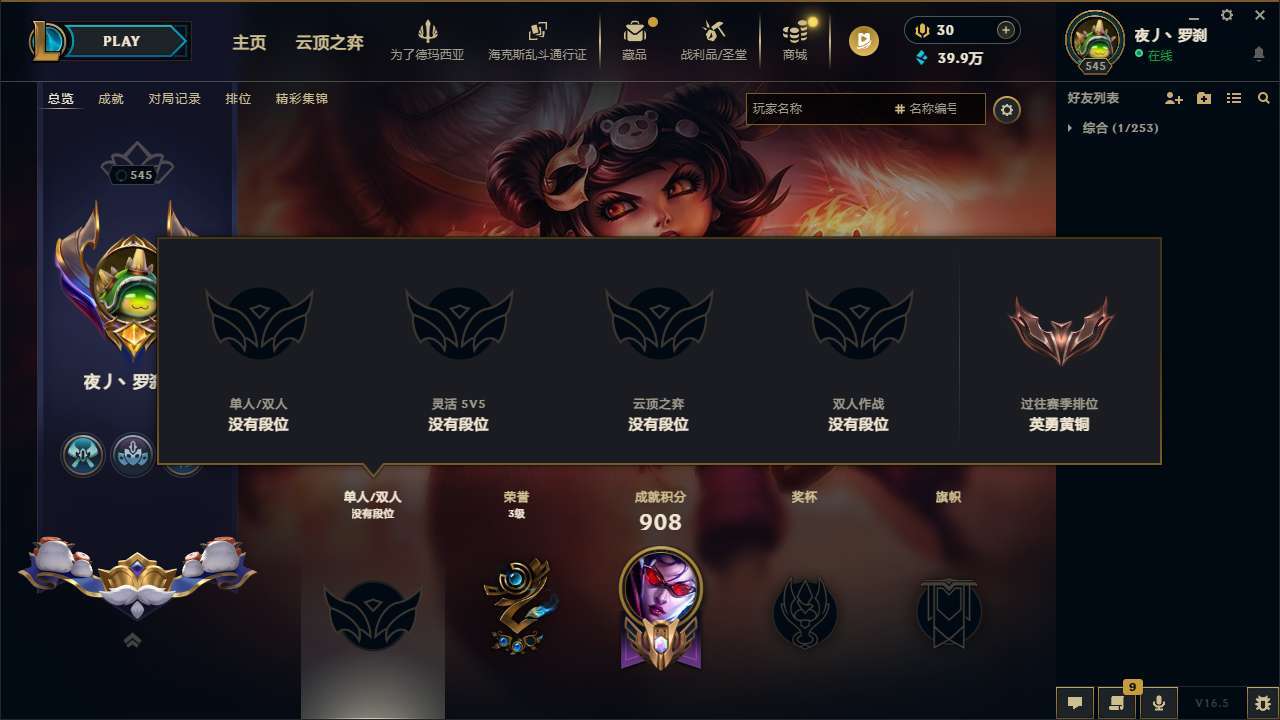This screenshot has height=720, width=1280.
Task: Toggle friend list display mode icon
Action: (1234, 98)
